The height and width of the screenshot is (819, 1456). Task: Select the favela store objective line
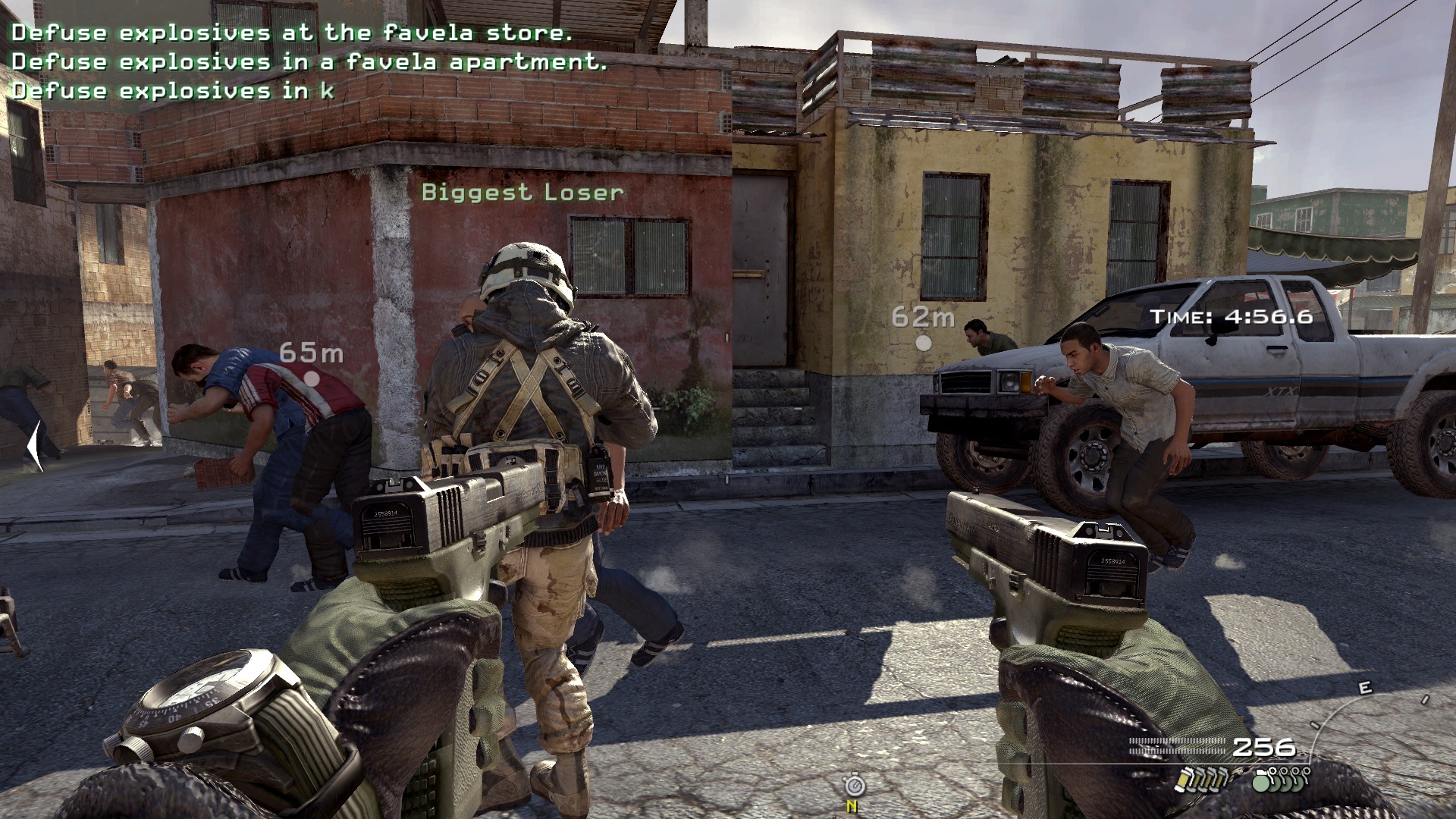[291, 33]
